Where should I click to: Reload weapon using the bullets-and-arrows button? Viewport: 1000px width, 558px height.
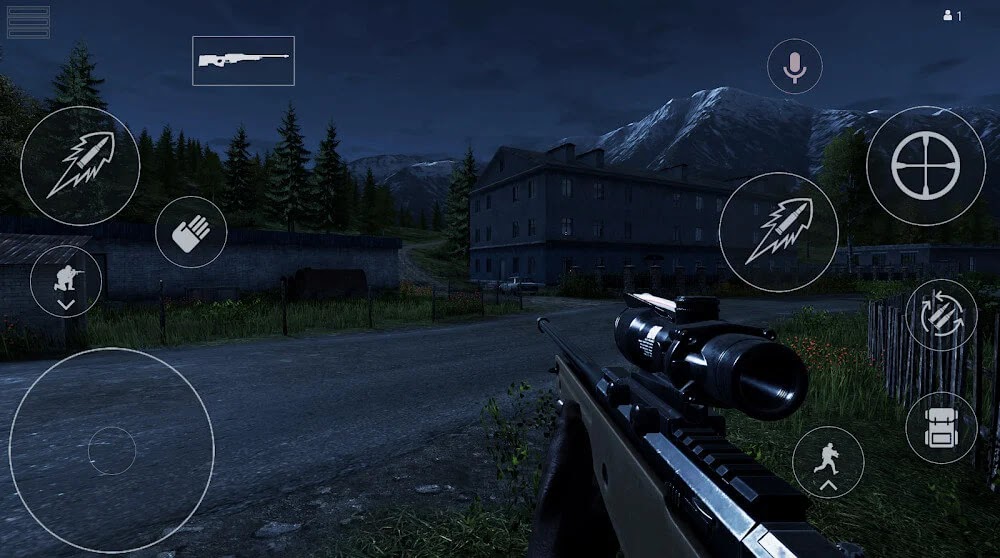point(941,315)
